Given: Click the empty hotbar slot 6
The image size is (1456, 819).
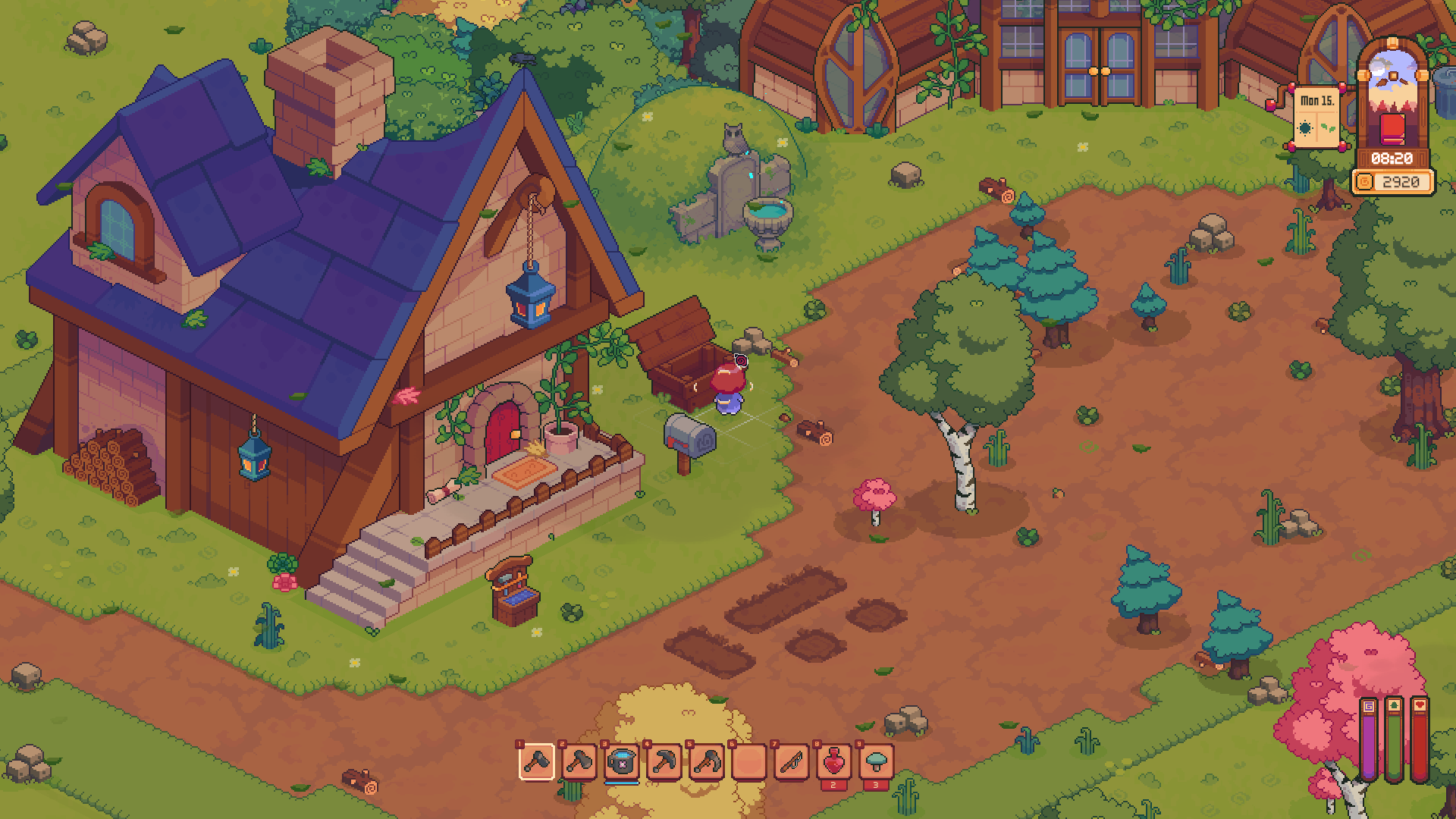Looking at the screenshot, I should [x=748, y=762].
